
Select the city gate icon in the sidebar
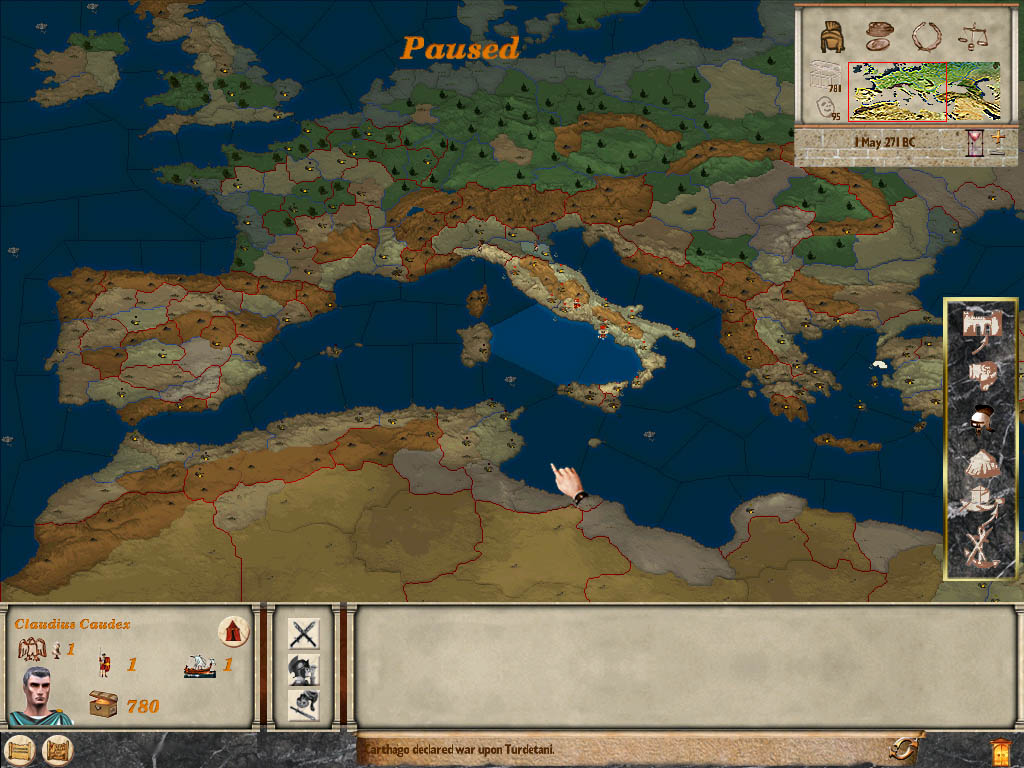(981, 325)
